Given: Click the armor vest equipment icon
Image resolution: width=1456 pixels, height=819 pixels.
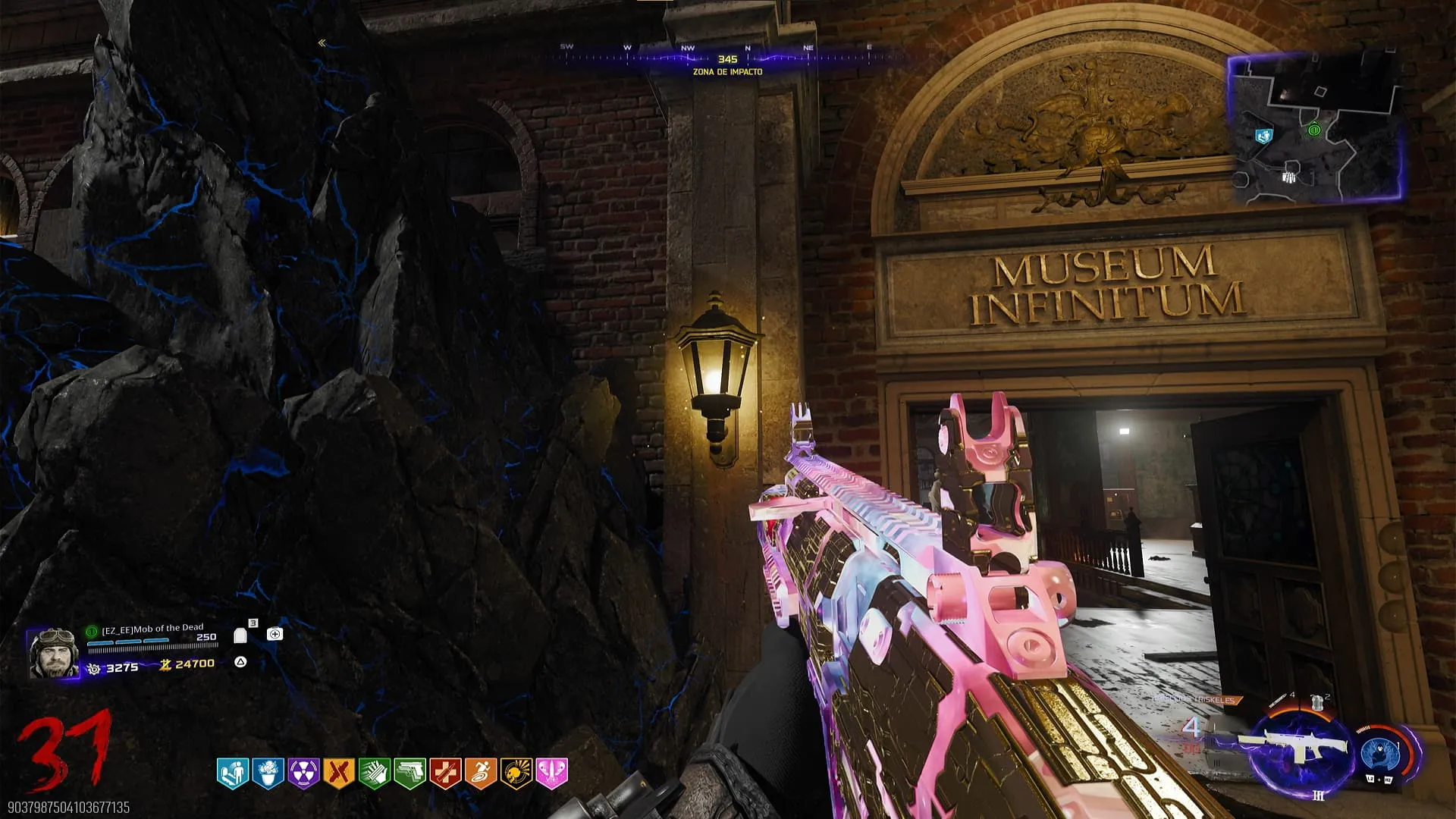Looking at the screenshot, I should point(1317,703).
